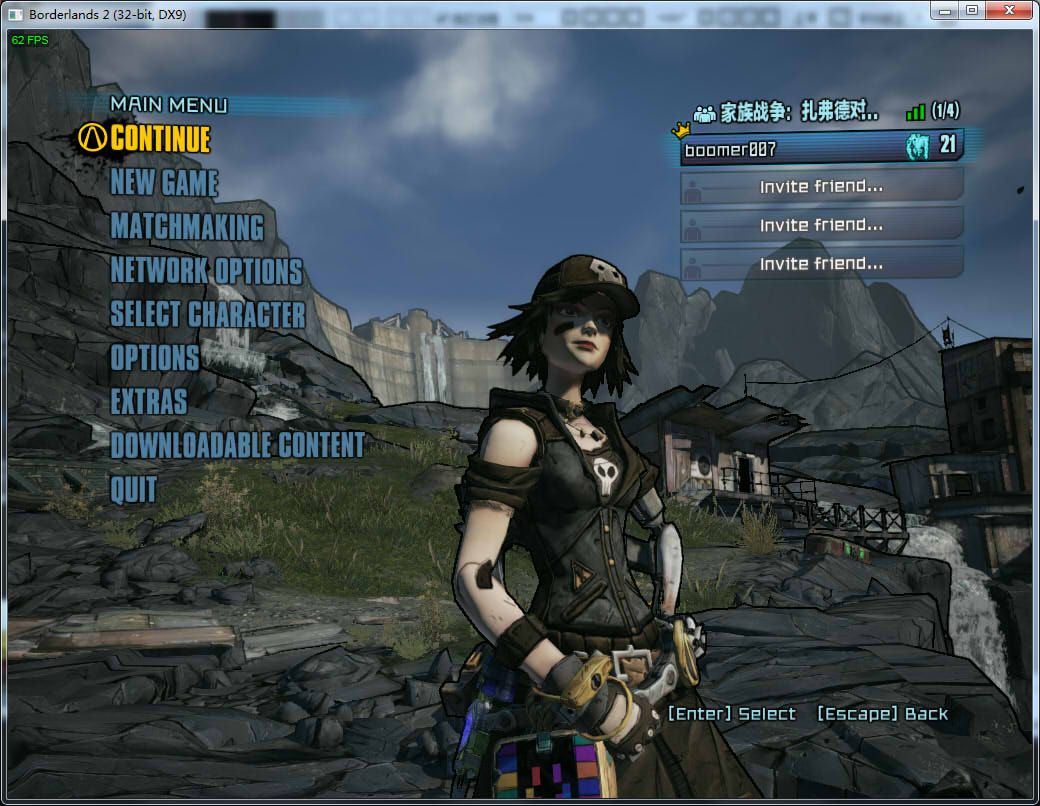Open Network Options
The image size is (1040, 806).
coord(206,271)
